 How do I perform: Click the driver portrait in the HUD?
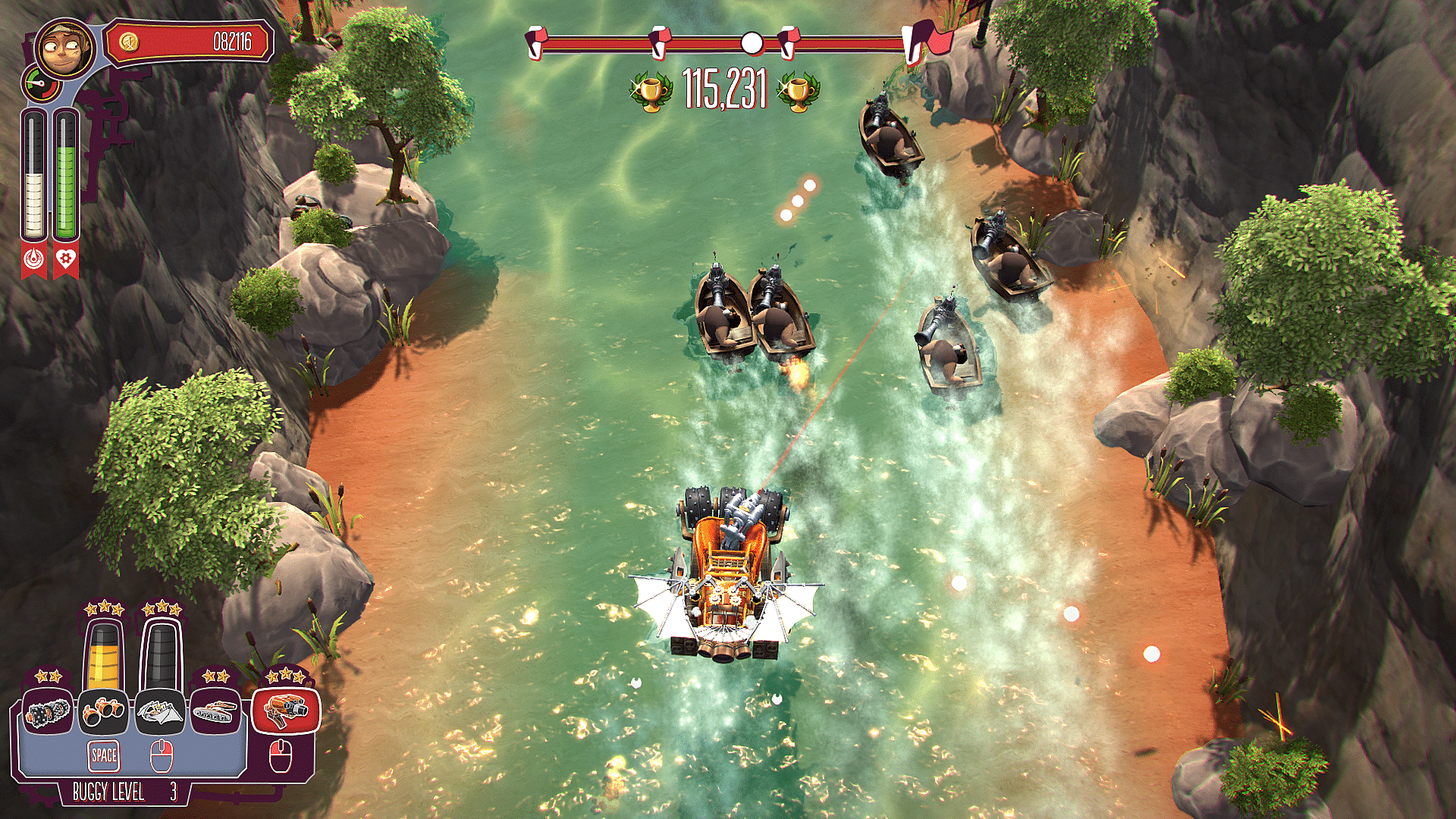(x=65, y=49)
